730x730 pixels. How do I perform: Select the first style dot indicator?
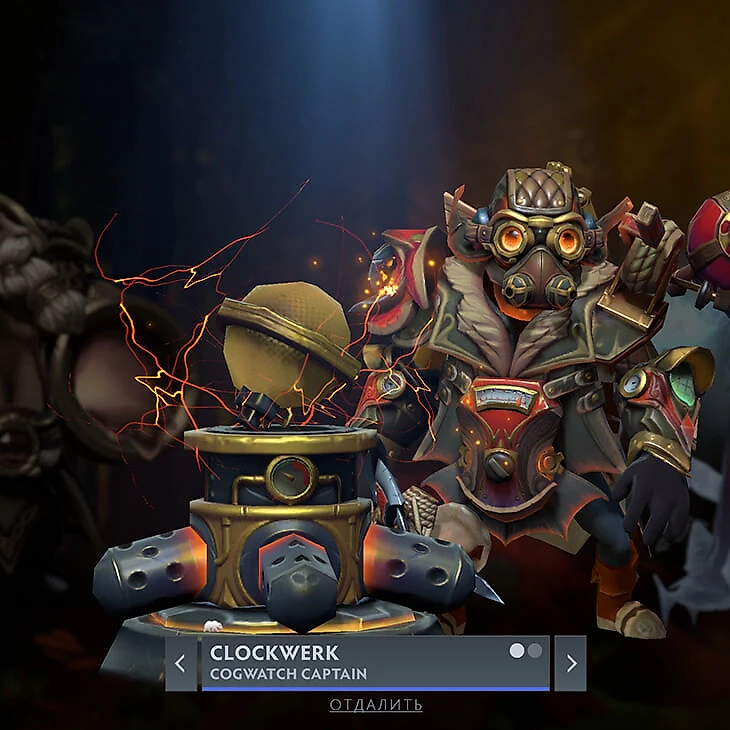517,651
